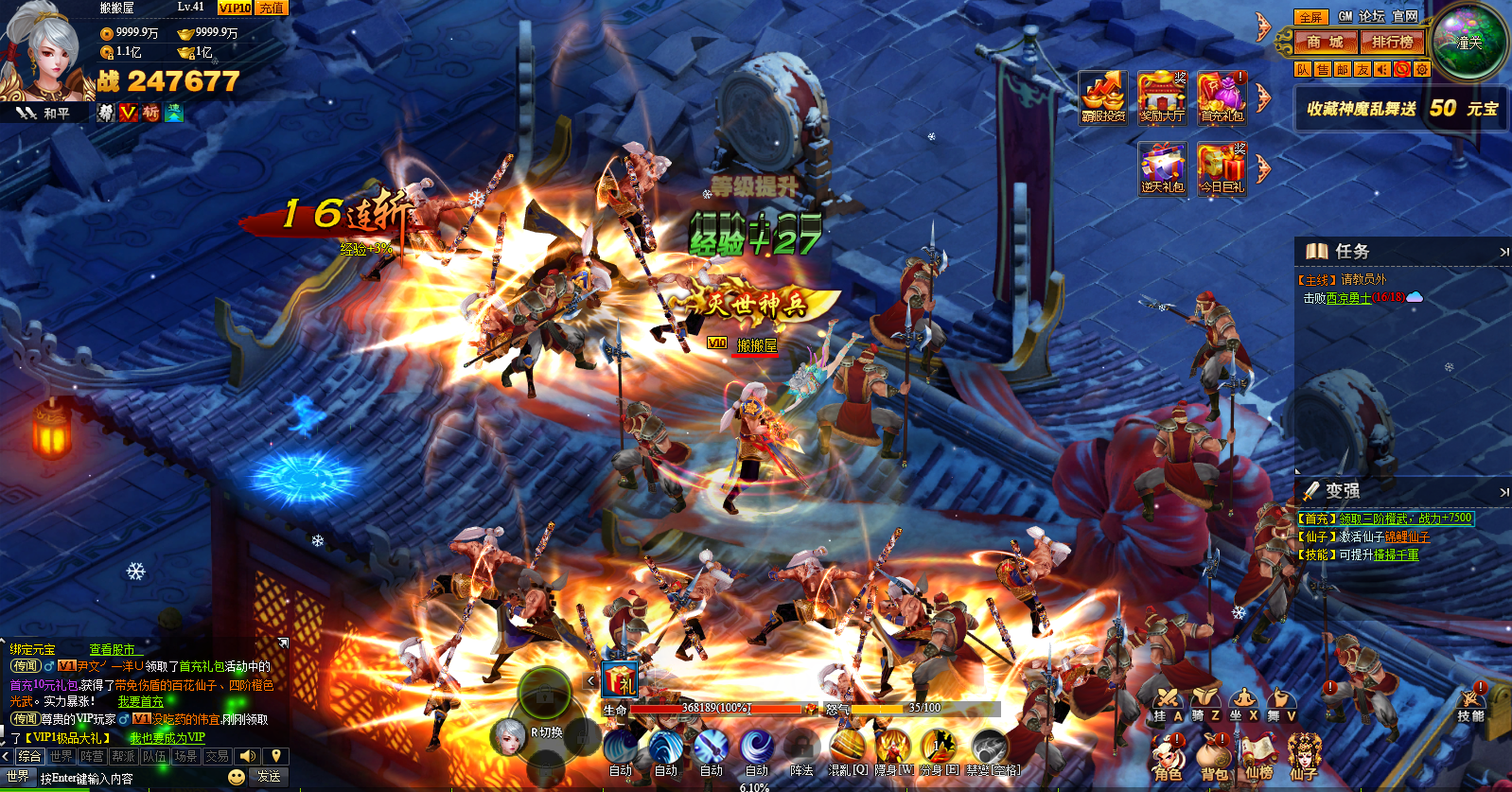Follow the 西京勇士 quest target link
This screenshot has width=1512, height=792.
[1348, 298]
